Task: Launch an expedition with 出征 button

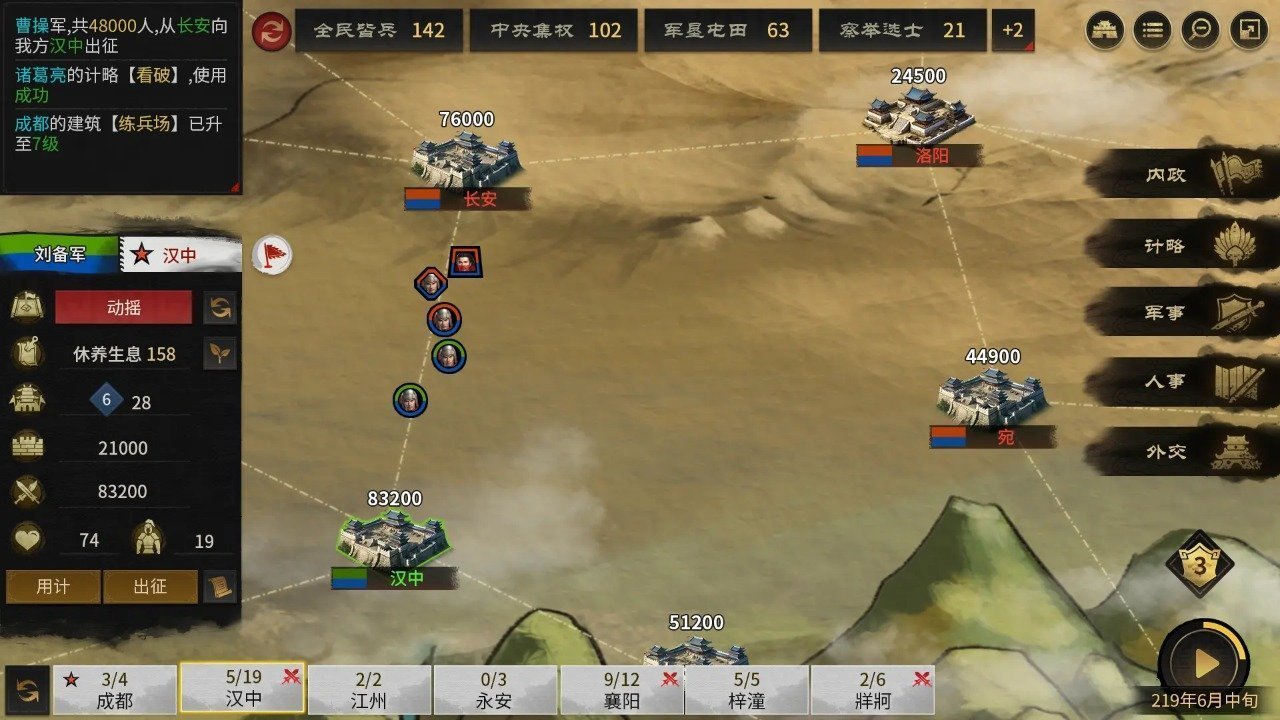Action: (x=150, y=587)
